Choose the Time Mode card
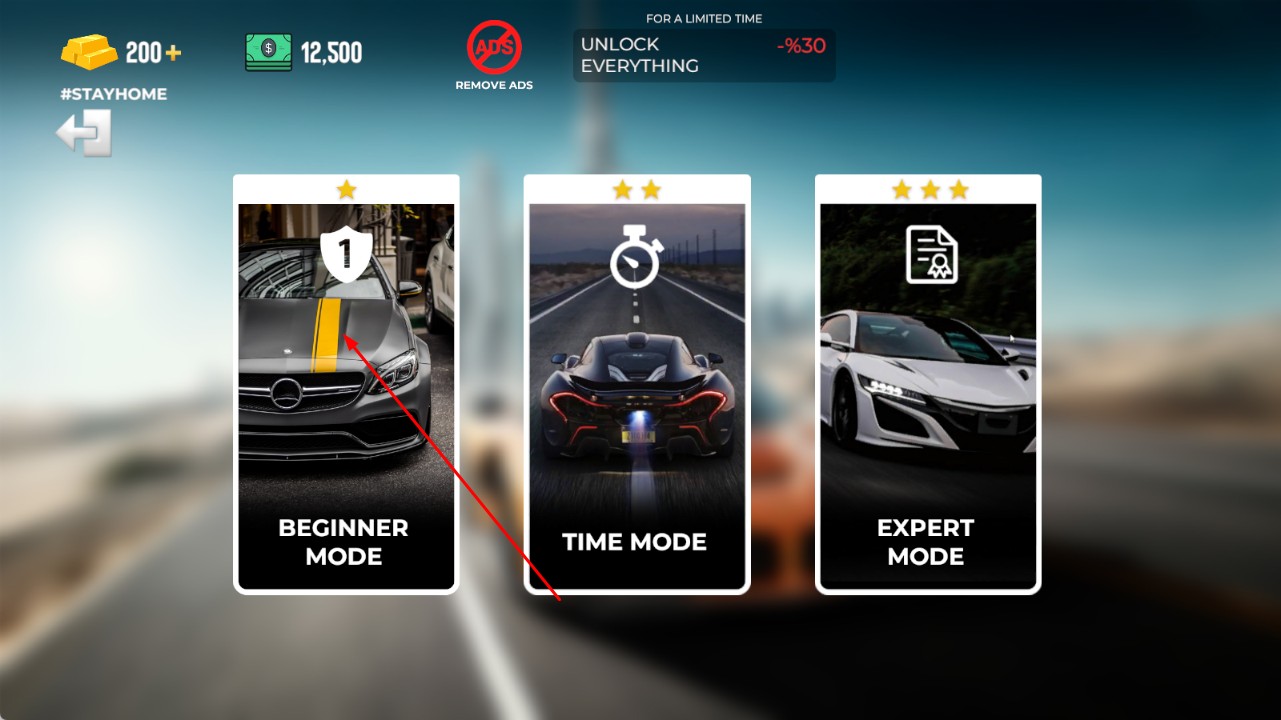The width and height of the screenshot is (1281, 720). (x=637, y=385)
